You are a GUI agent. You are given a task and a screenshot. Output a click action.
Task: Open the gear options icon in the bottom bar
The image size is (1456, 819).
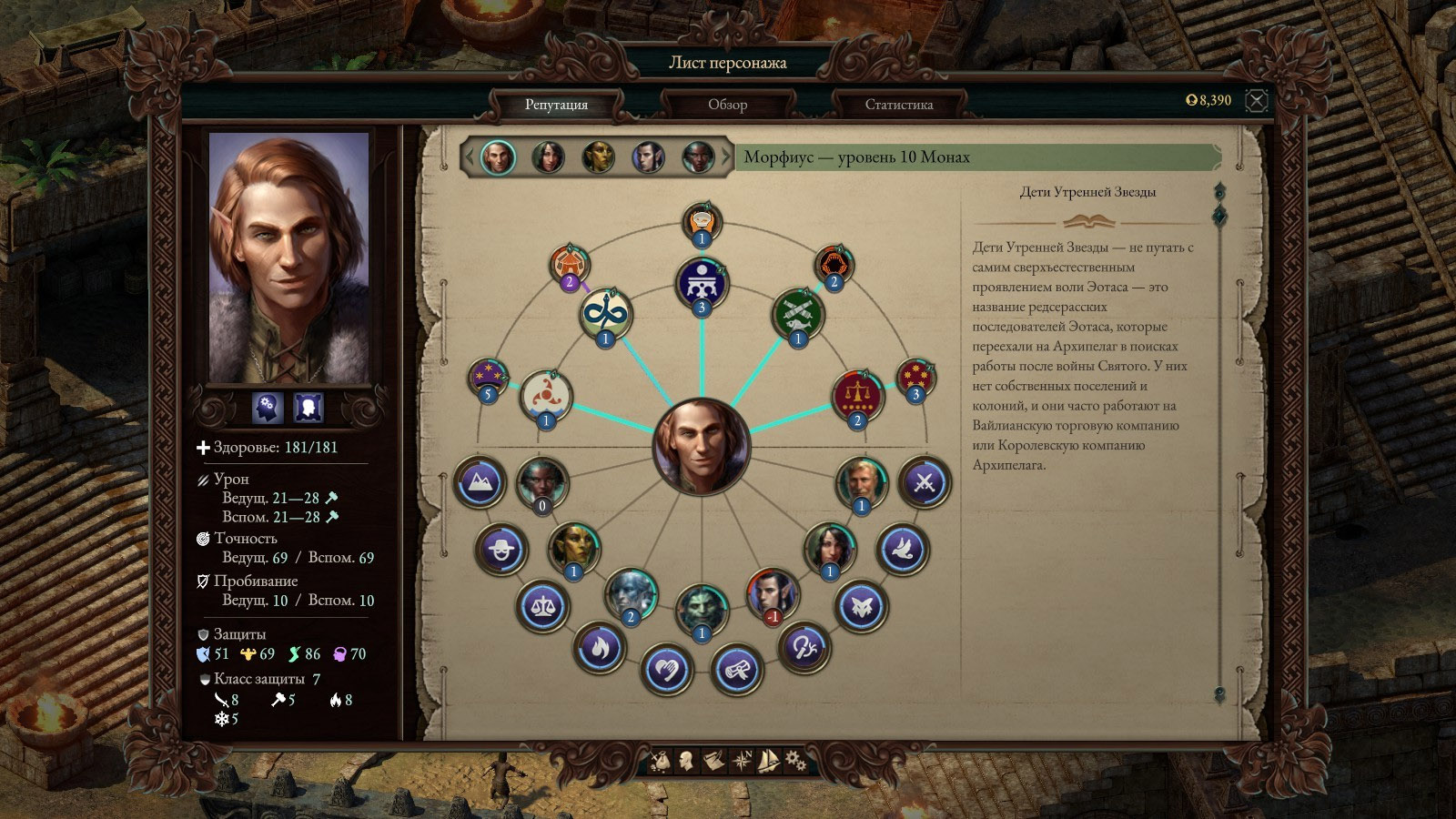pyautogui.click(x=795, y=759)
